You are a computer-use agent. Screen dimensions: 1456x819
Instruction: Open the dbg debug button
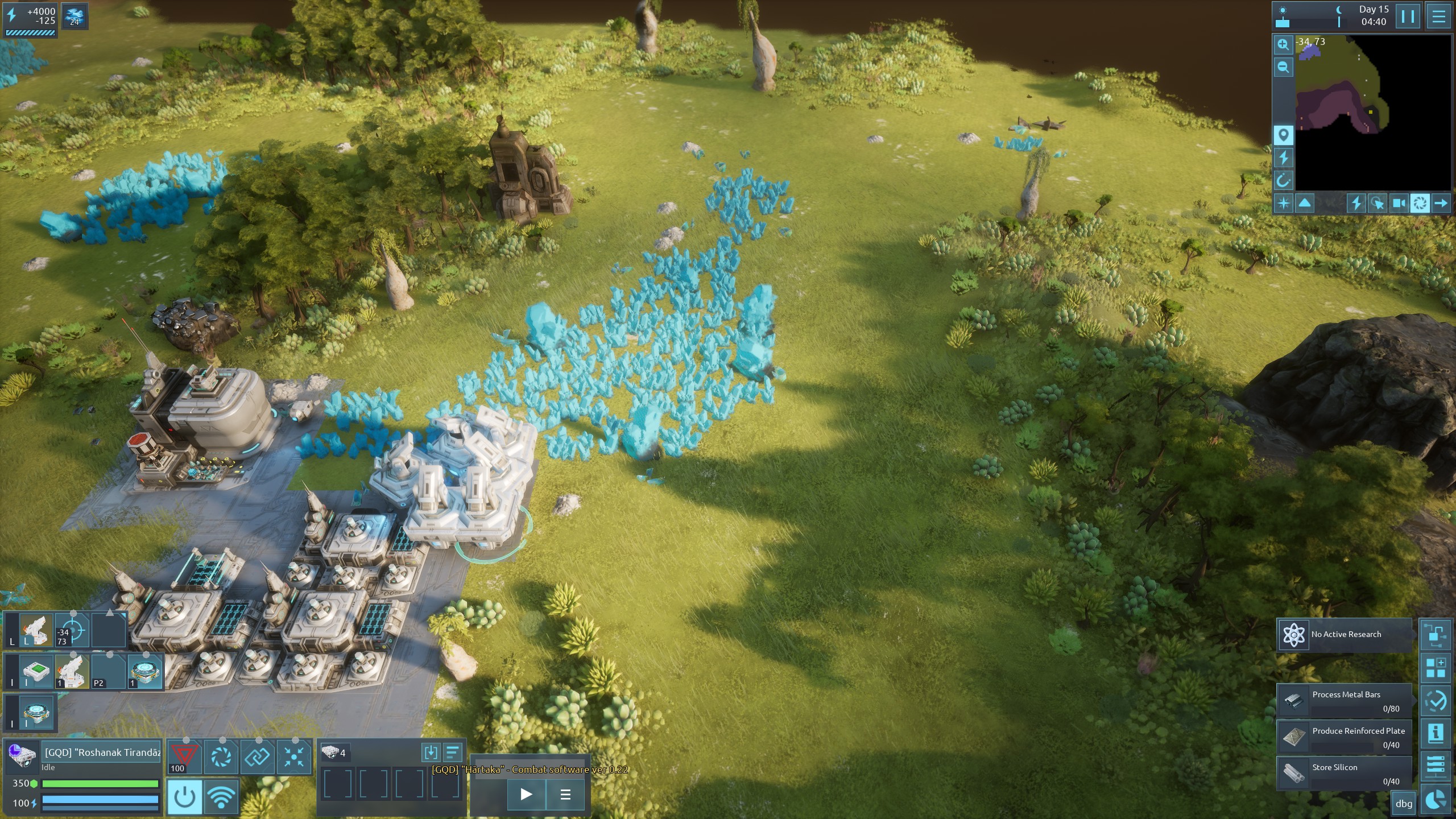pos(1404,804)
